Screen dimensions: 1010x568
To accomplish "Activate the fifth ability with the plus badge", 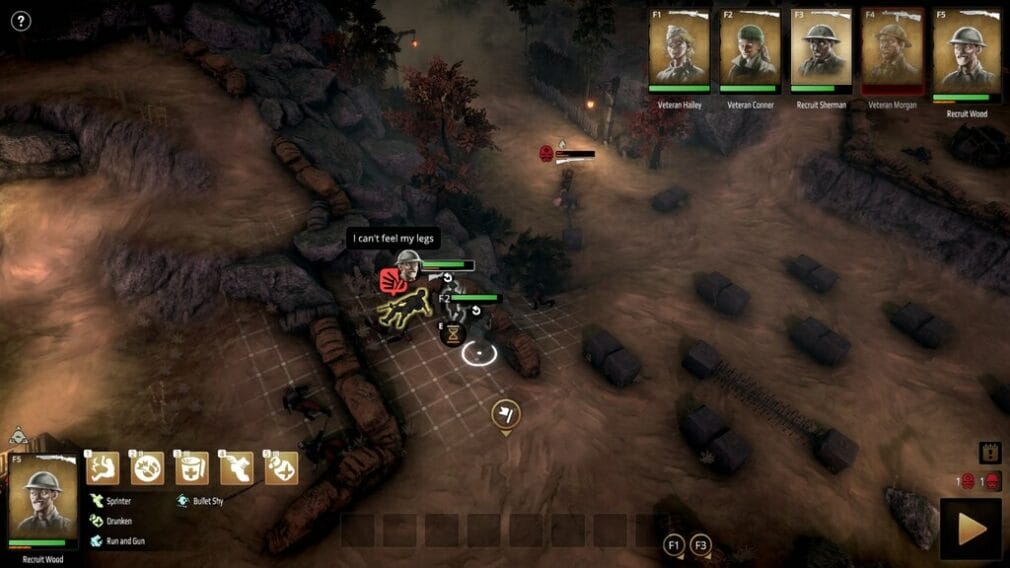I will tap(281, 468).
